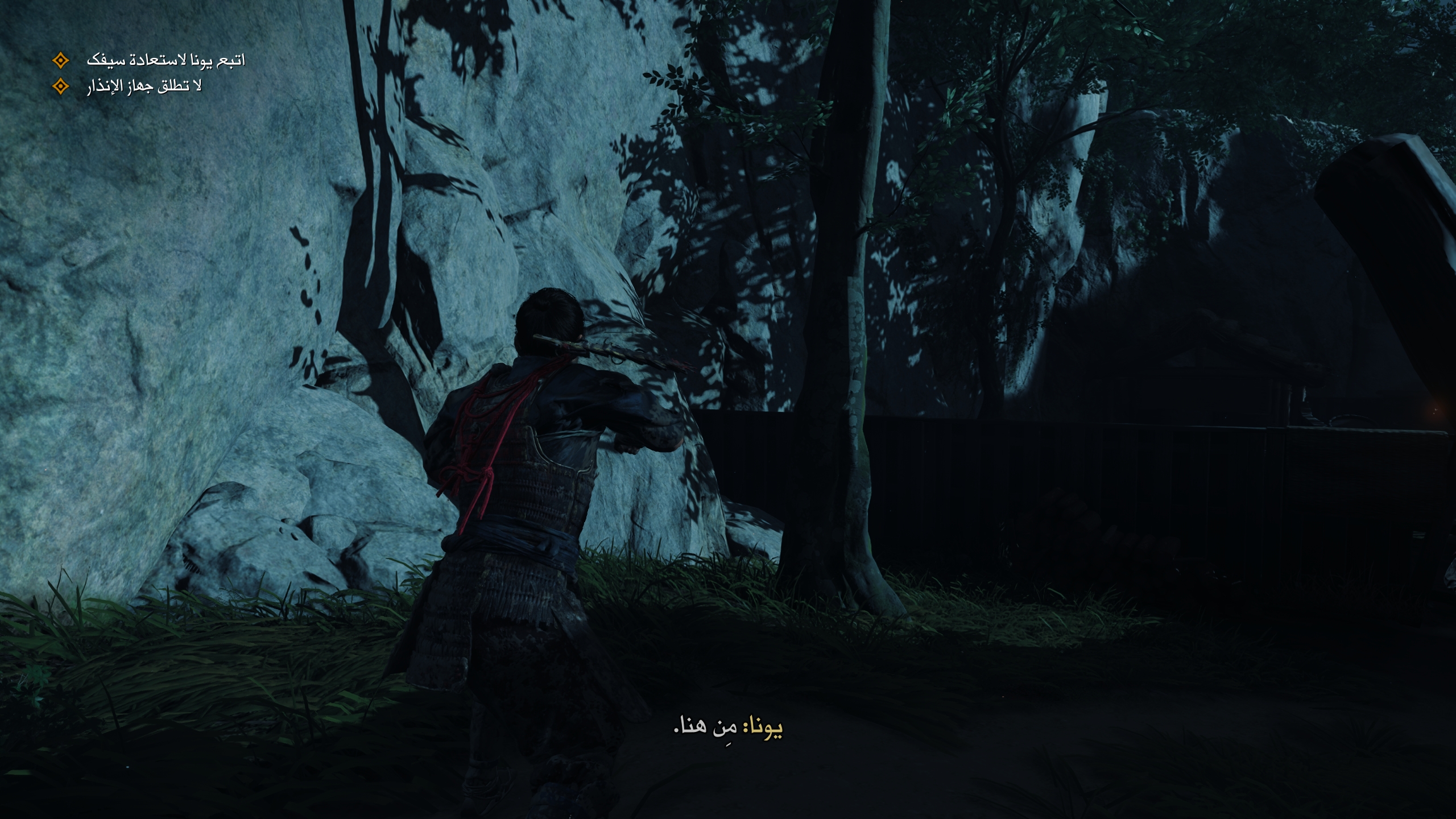Select the objective 'اتبع يونا لاستعادة سيفك'
The width and height of the screenshot is (1456, 819).
pyautogui.click(x=166, y=60)
